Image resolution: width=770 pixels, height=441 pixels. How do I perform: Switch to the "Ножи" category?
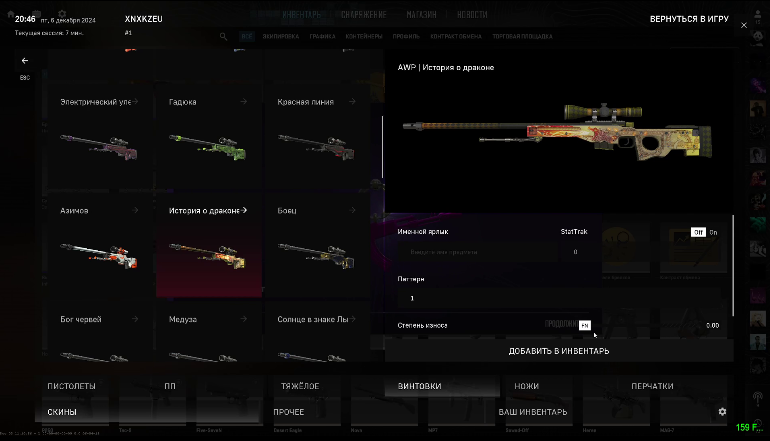(526, 386)
